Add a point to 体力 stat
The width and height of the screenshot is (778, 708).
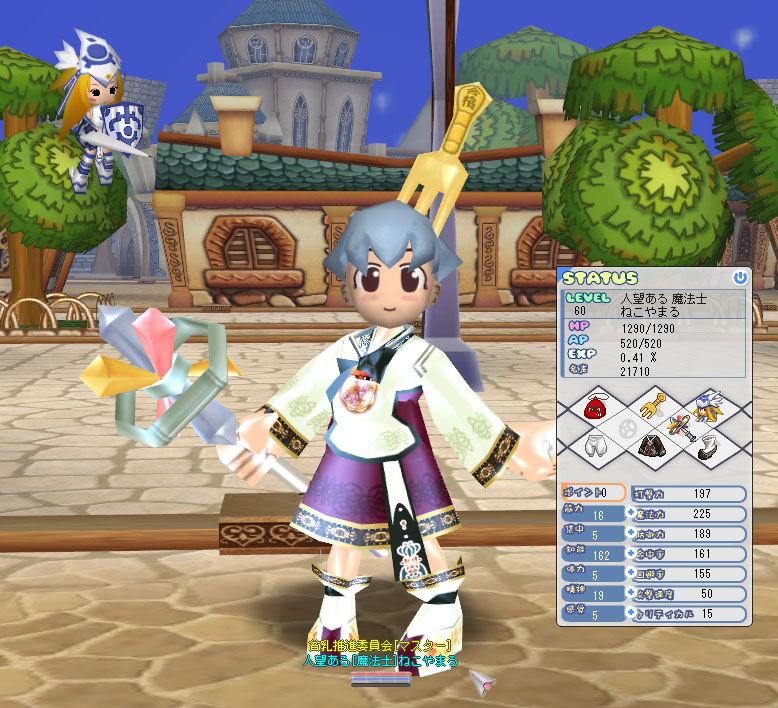631,574
